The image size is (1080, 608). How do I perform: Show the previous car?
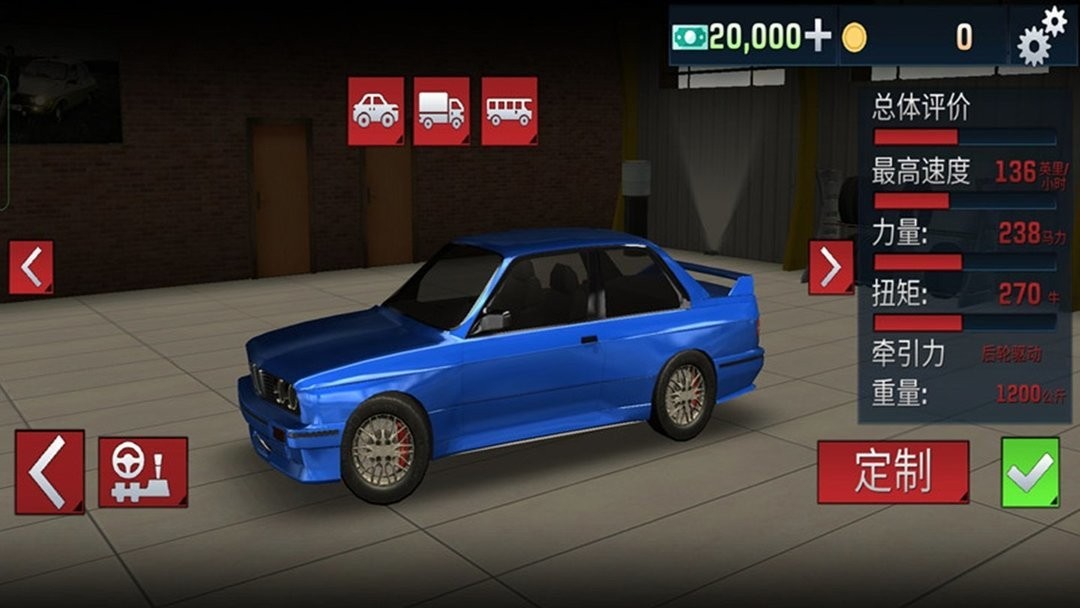31,267
